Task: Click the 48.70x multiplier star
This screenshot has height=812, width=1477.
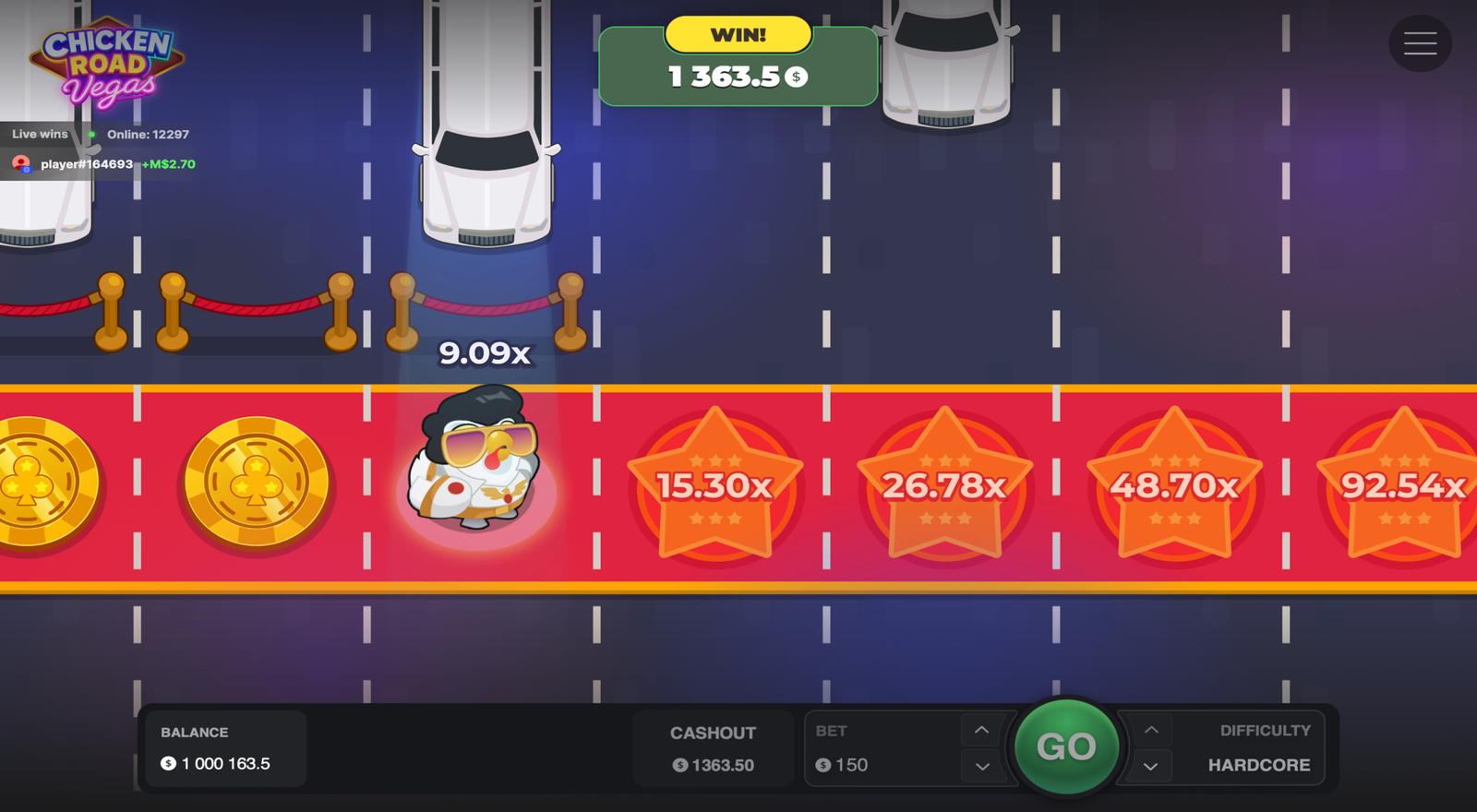Action: click(x=1173, y=483)
